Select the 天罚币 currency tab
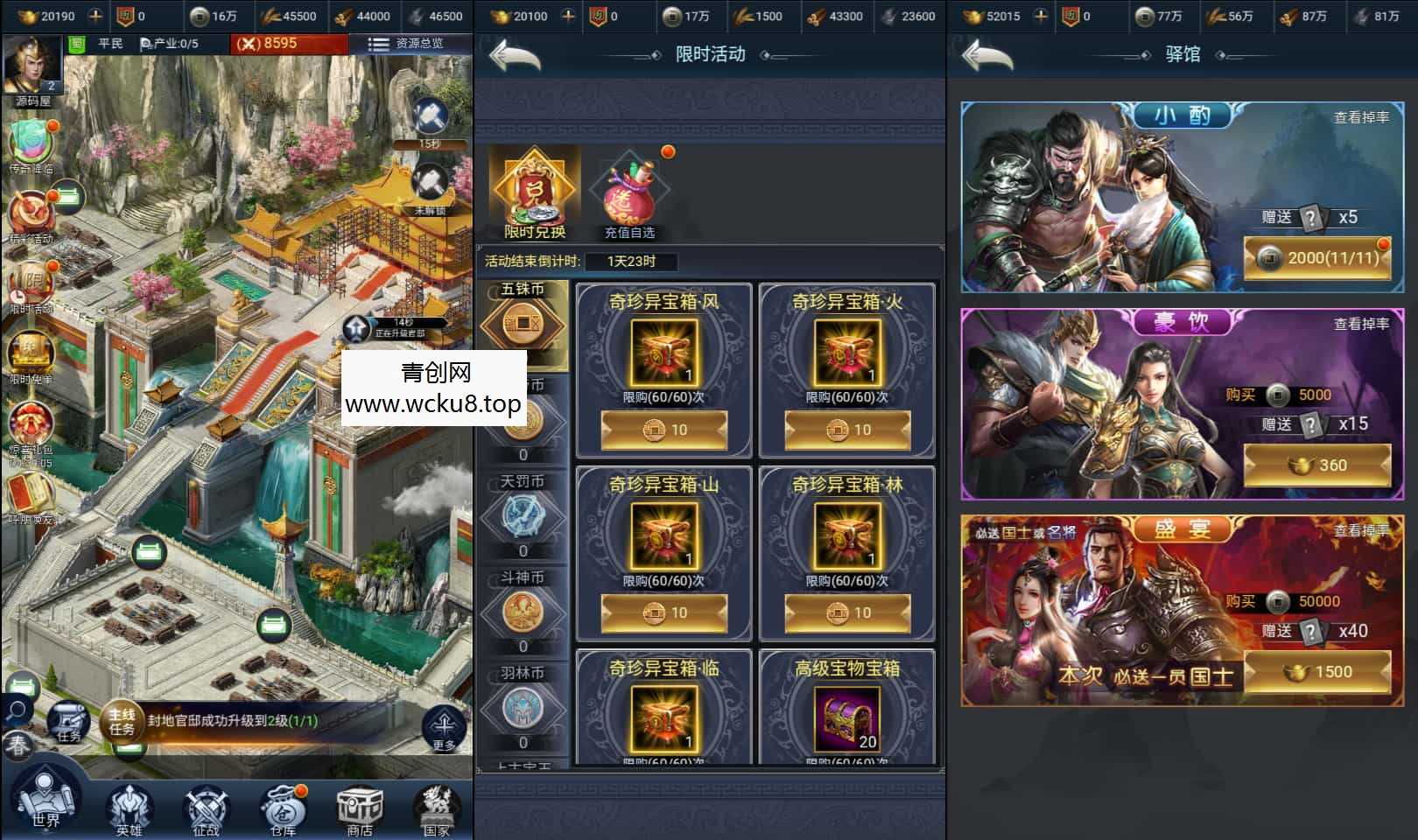 523,512
